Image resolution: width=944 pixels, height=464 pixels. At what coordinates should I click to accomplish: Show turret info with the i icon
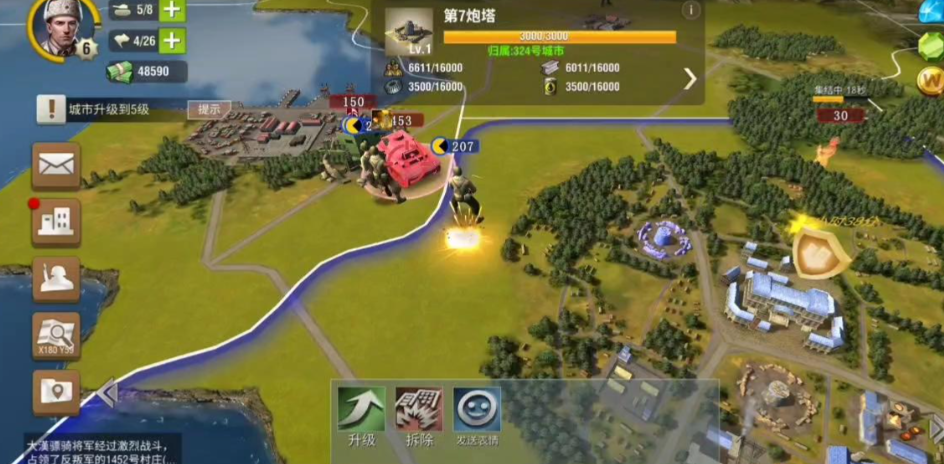690,11
